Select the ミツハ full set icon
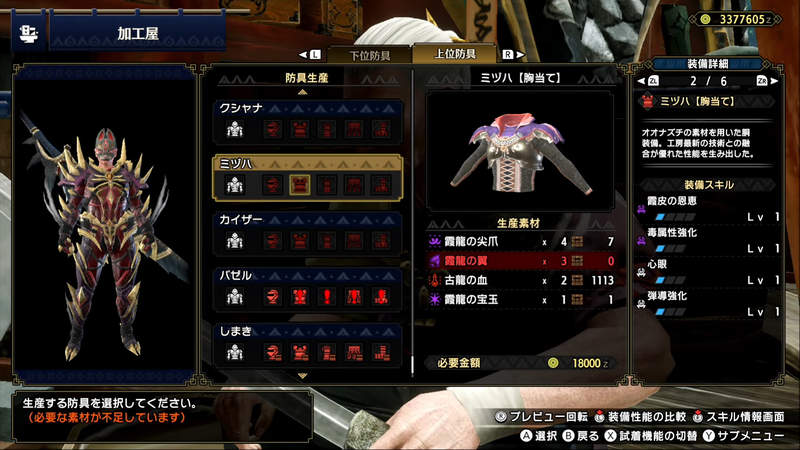The width and height of the screenshot is (800, 450). click(235, 184)
